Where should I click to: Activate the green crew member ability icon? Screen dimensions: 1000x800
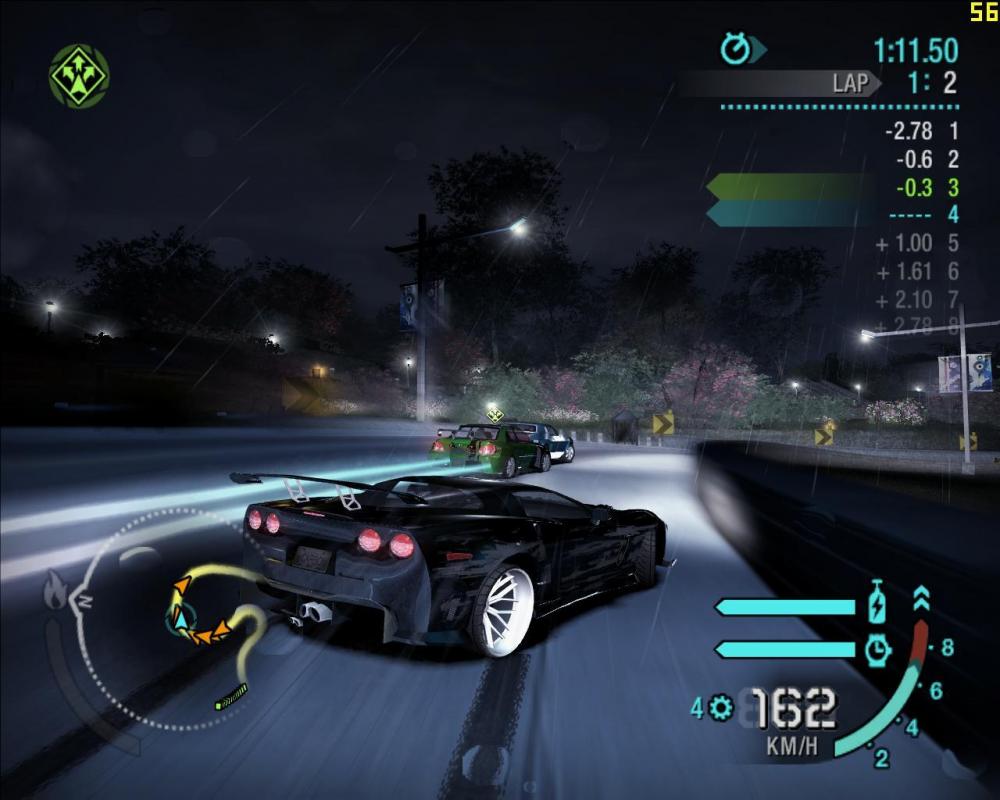[79, 75]
